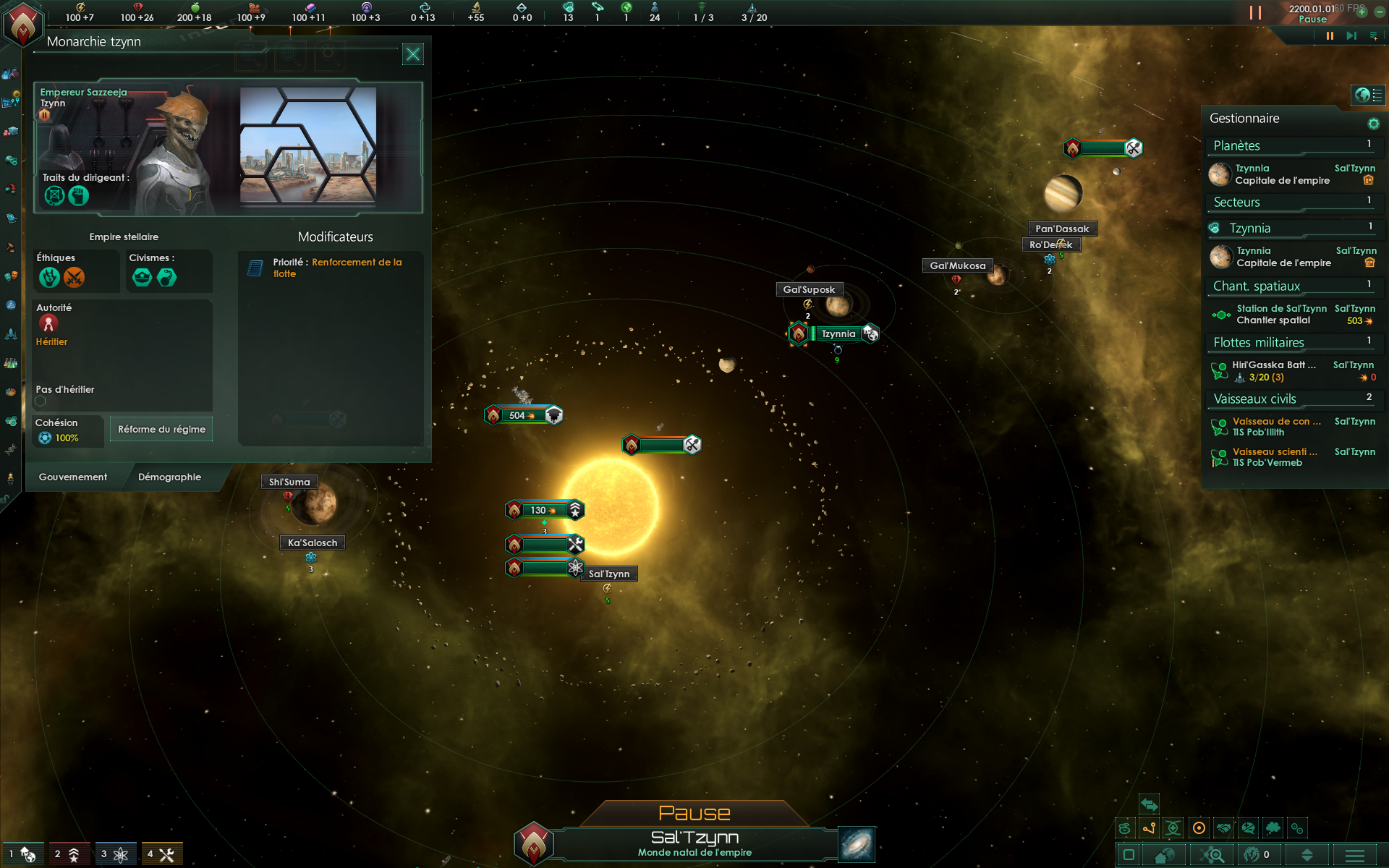Expand the Secteurs section header

[1292, 203]
